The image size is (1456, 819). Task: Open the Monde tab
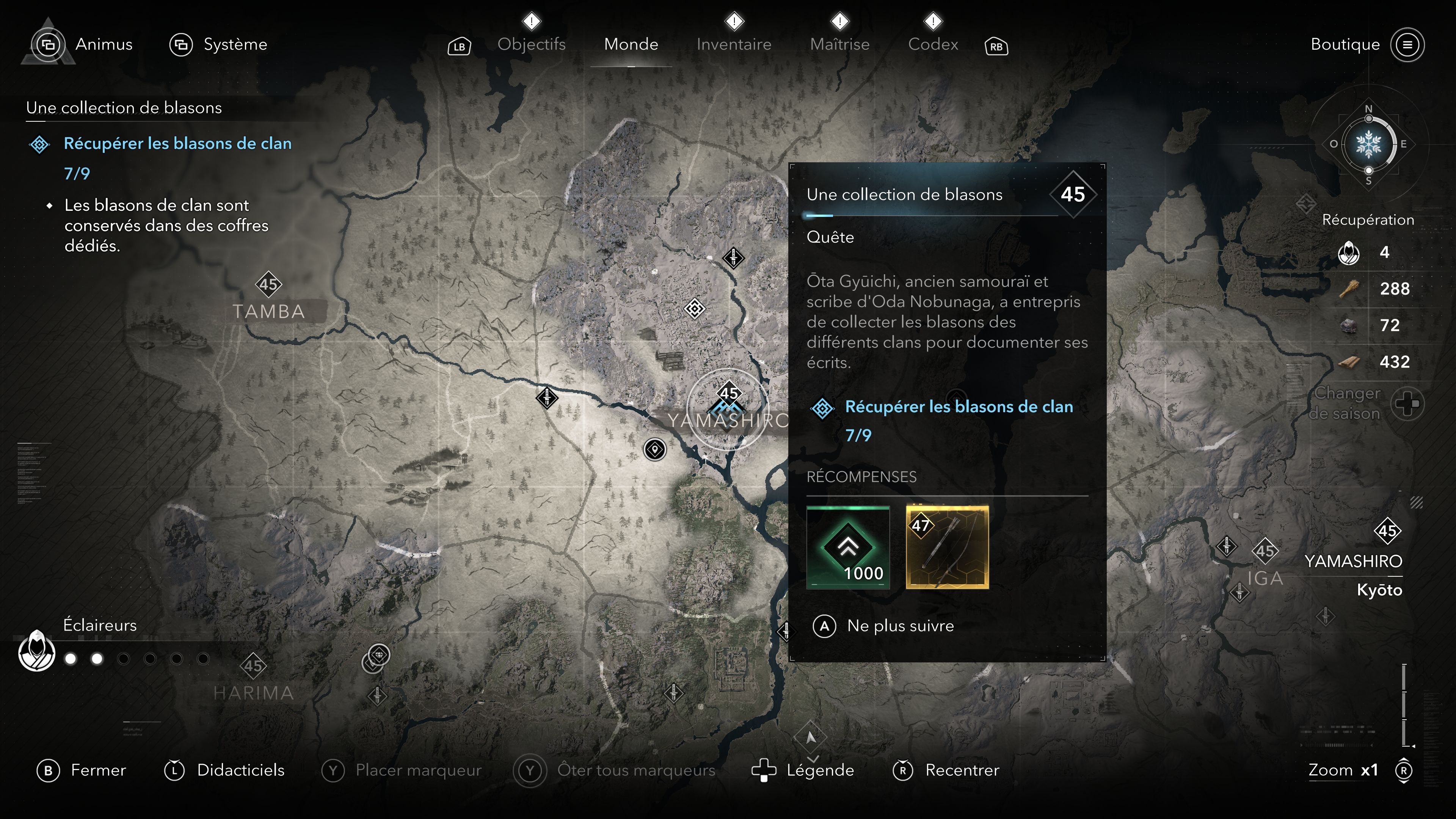[x=631, y=44]
